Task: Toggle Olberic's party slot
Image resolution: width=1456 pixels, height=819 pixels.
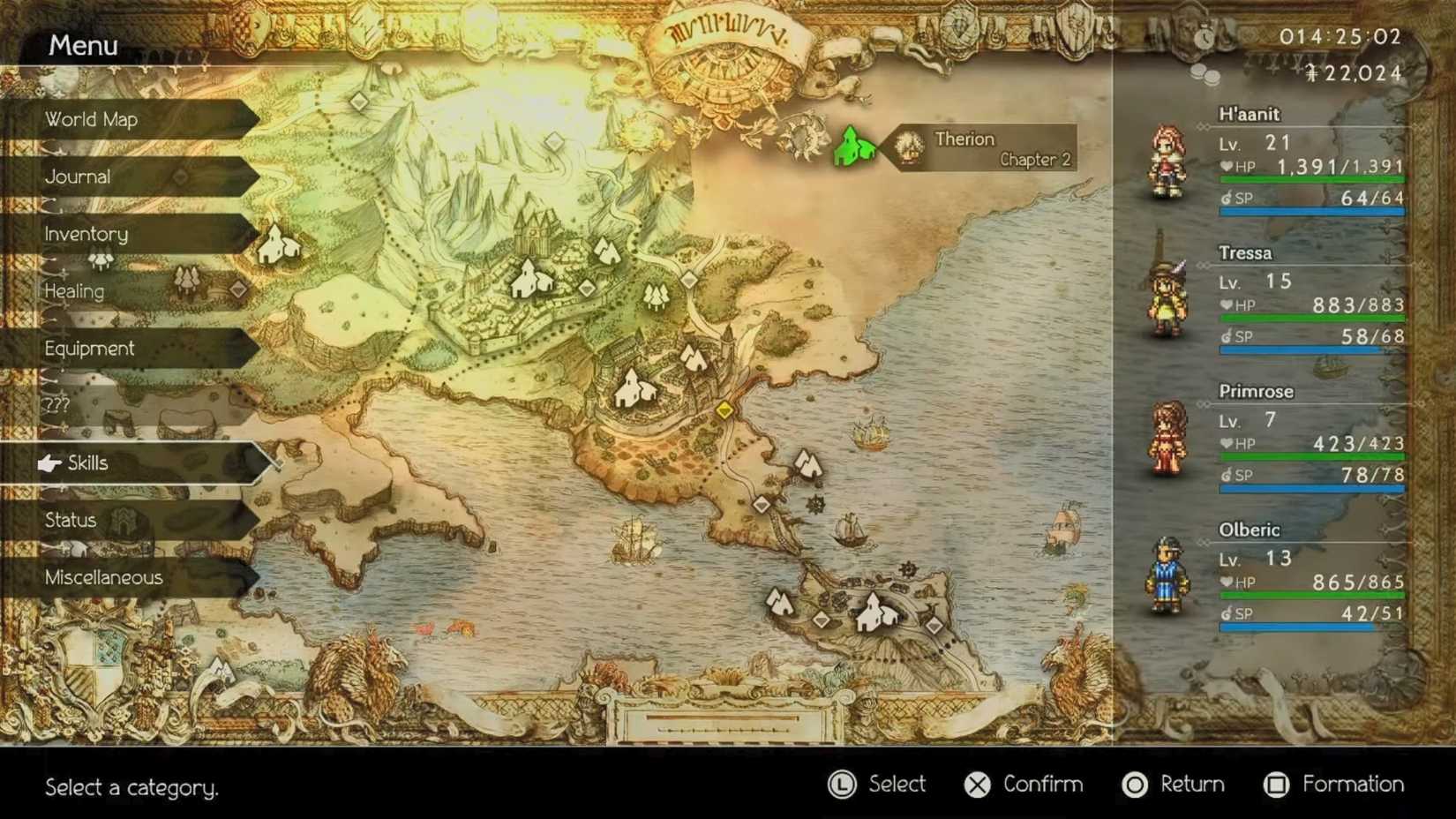Action: tap(1167, 578)
